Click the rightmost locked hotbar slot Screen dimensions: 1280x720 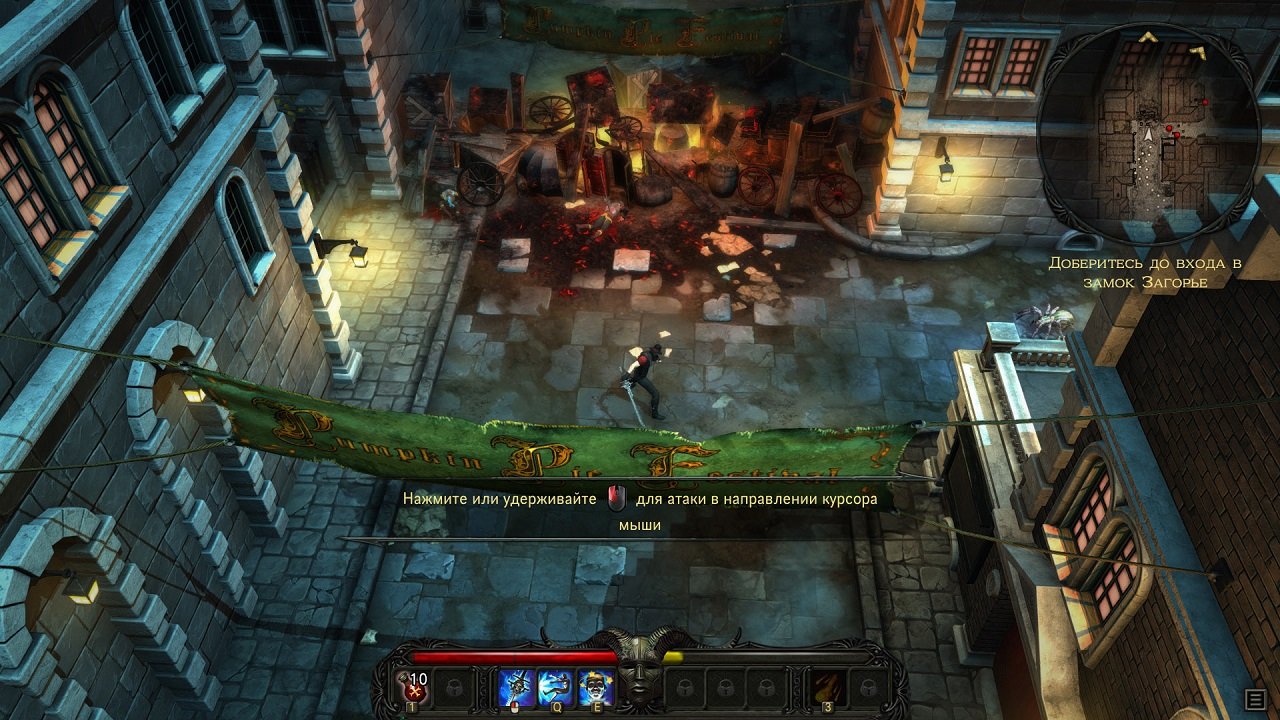870,687
